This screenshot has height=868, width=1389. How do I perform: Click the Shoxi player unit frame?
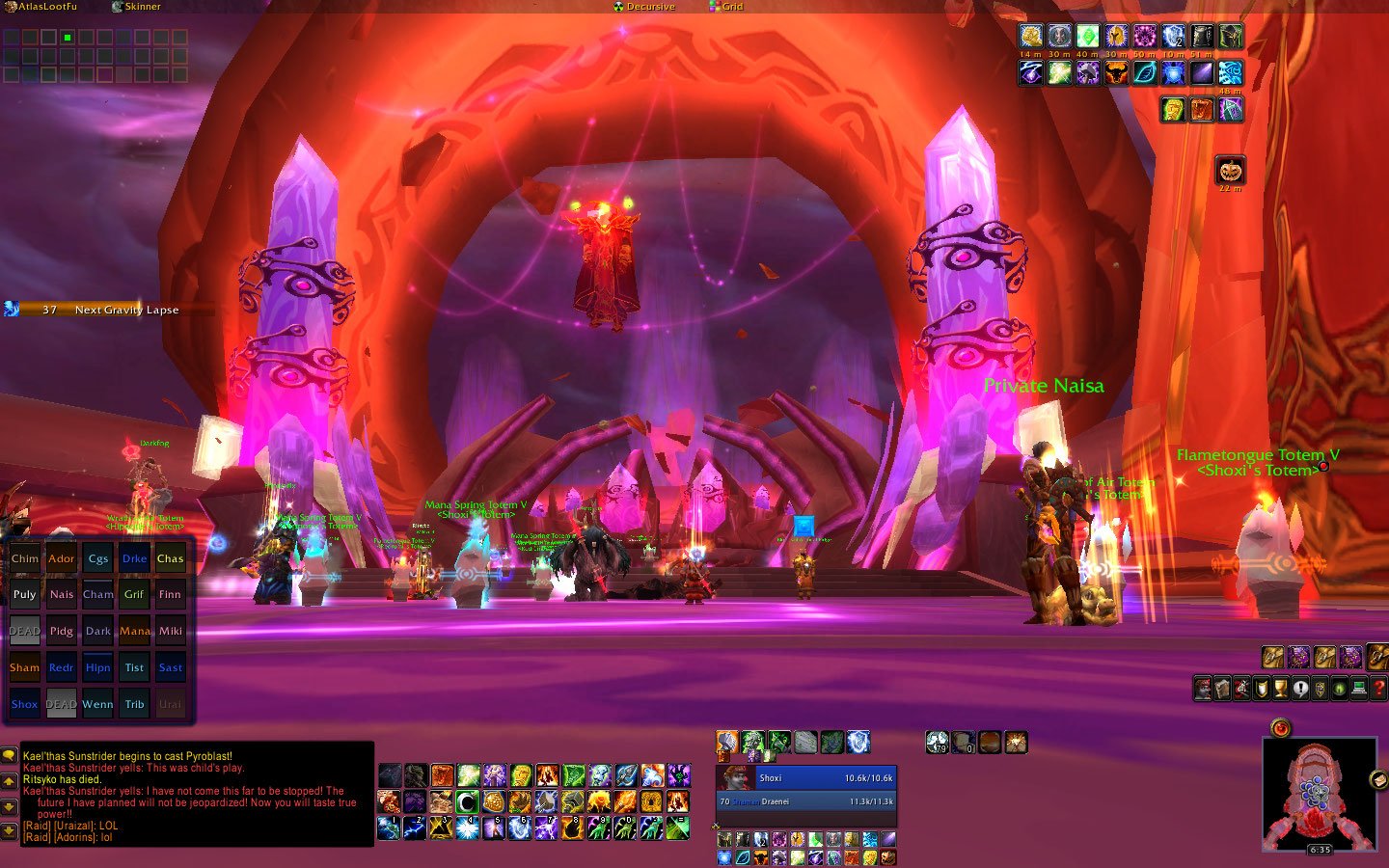point(806,778)
